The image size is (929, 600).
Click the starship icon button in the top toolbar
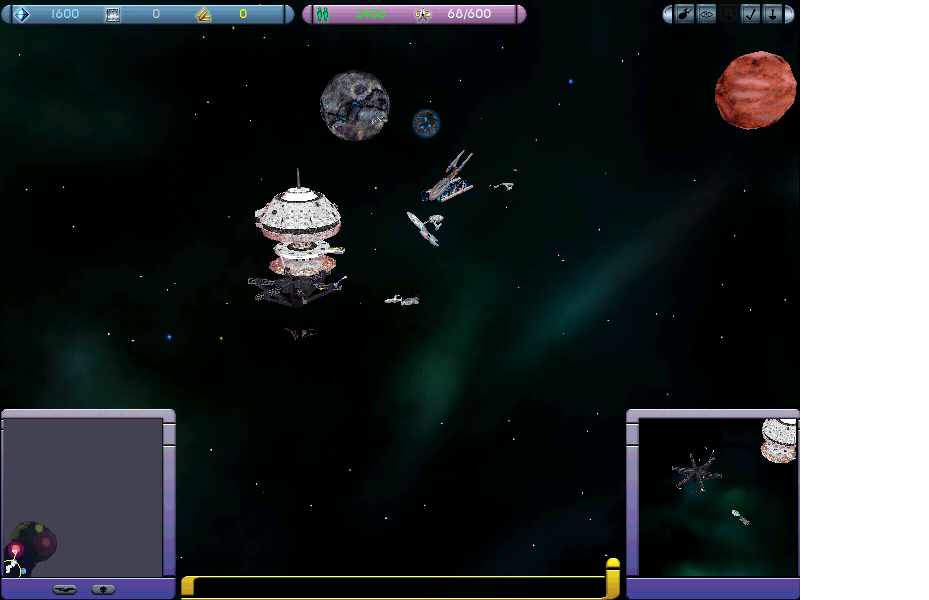(x=685, y=14)
